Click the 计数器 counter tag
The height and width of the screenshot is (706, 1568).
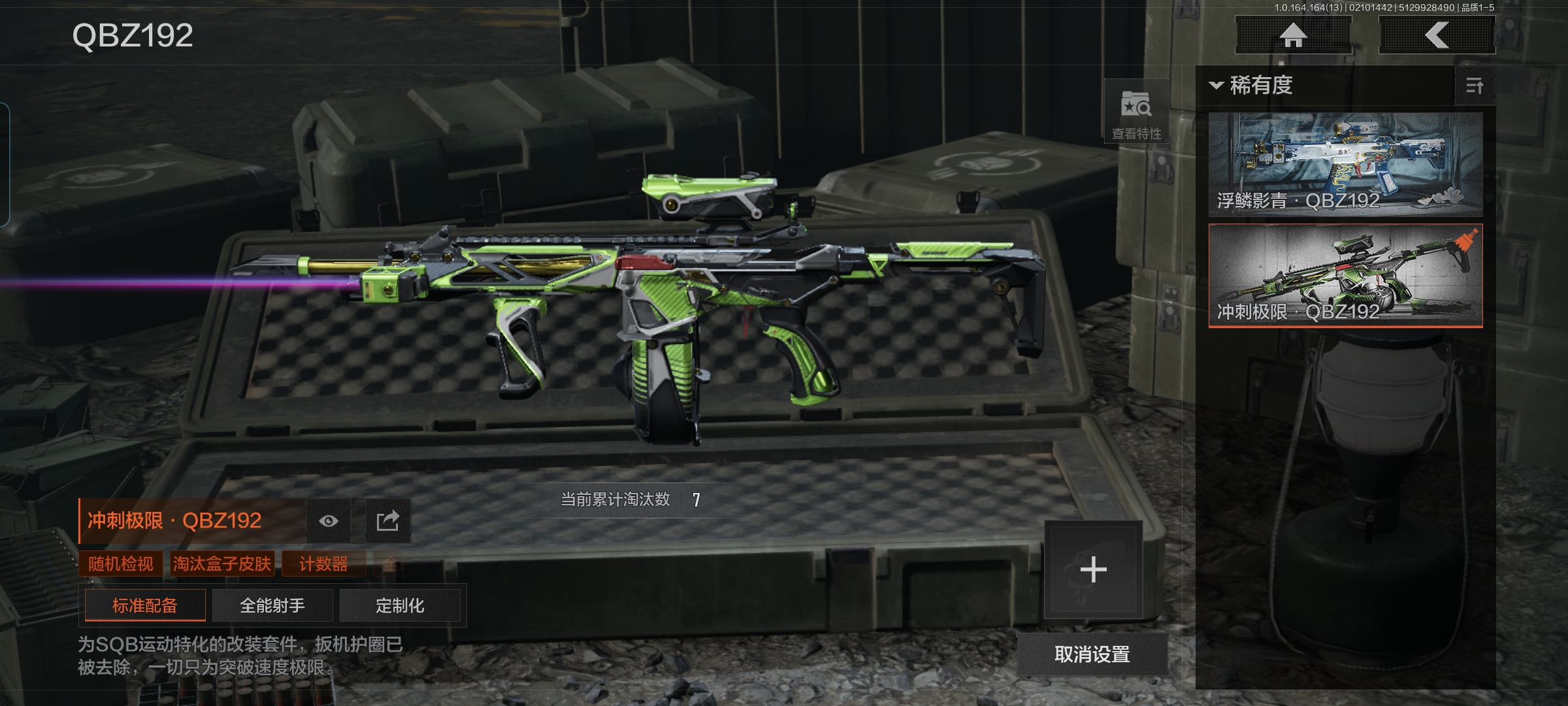323,563
